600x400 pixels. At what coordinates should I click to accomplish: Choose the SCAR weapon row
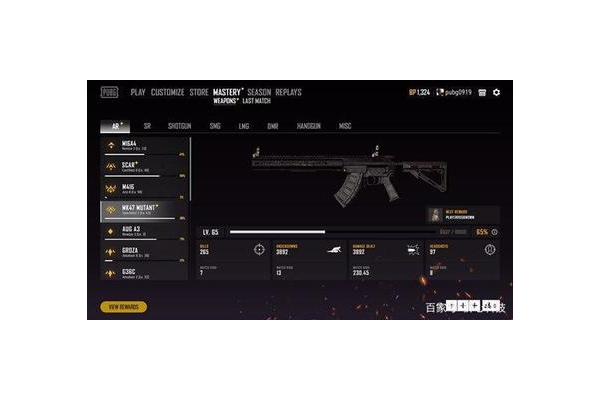pos(145,167)
